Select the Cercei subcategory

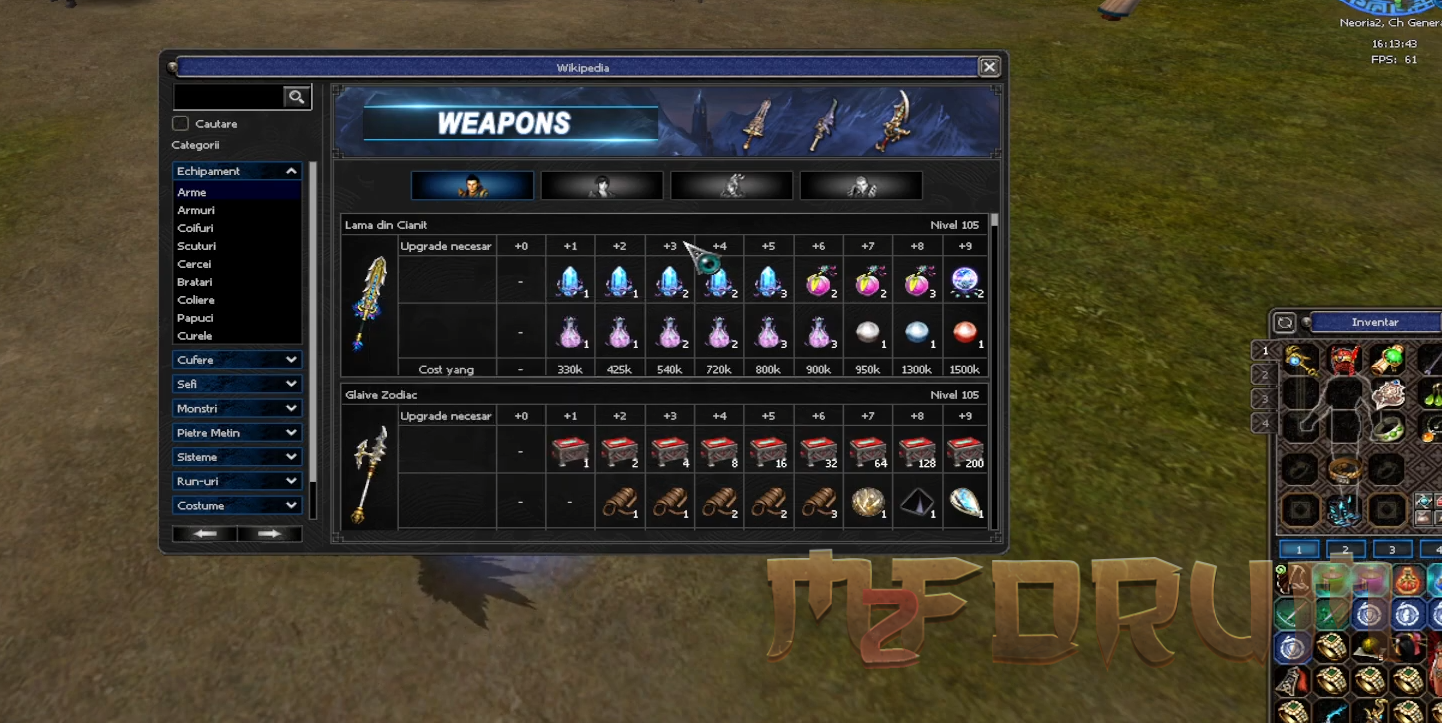(194, 264)
